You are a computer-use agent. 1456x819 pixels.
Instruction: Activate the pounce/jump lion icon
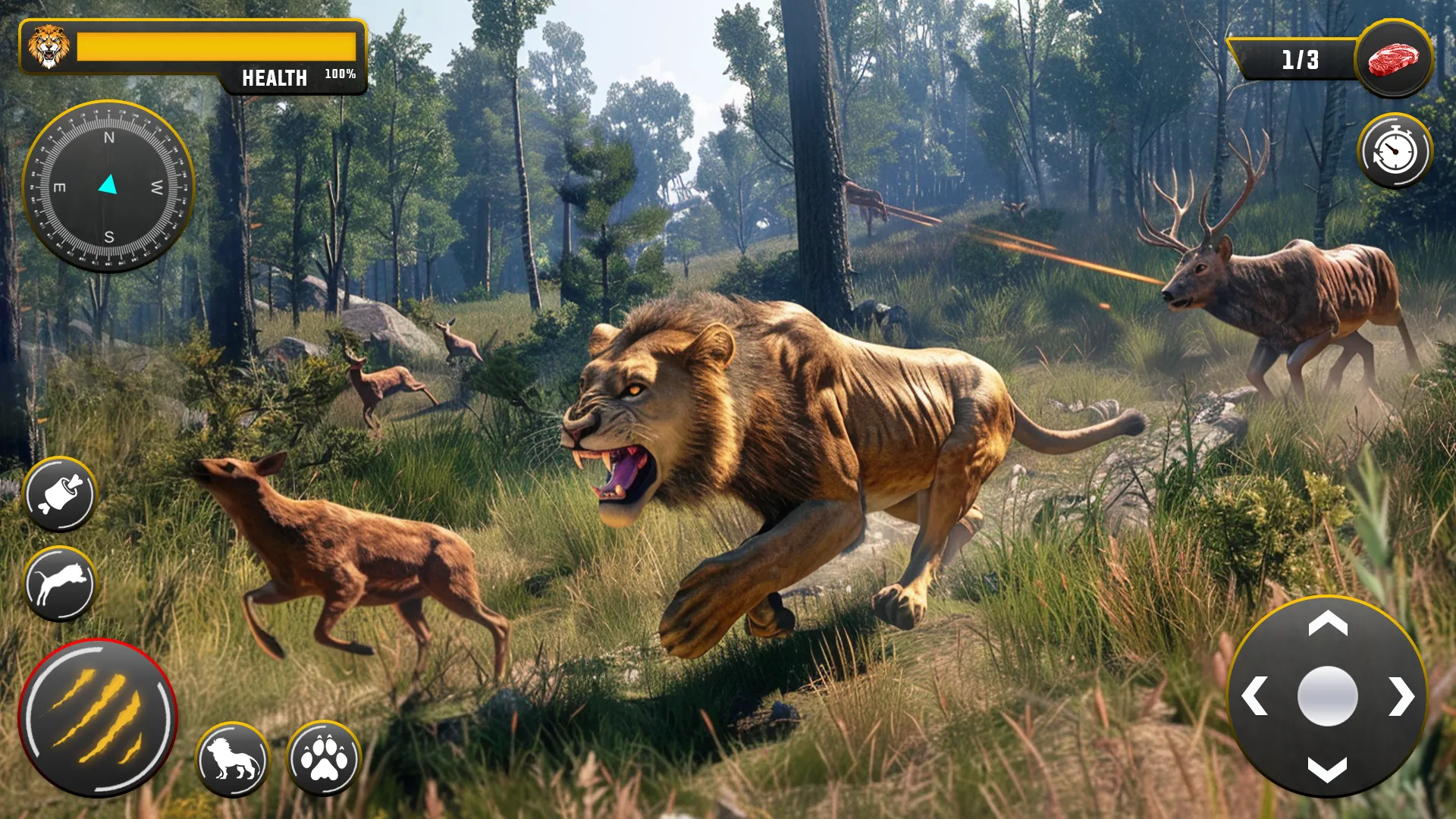61,582
